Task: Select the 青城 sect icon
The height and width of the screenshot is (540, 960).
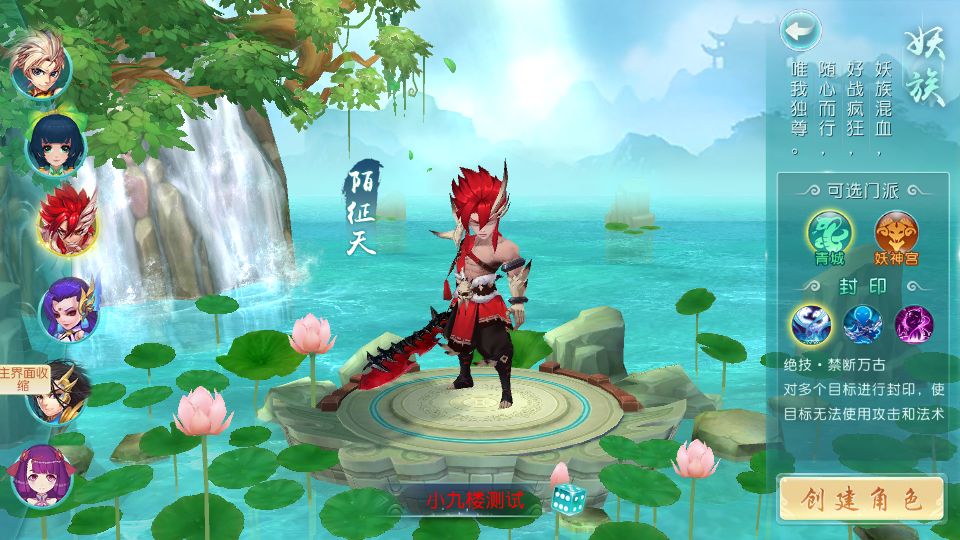Action: [829, 233]
